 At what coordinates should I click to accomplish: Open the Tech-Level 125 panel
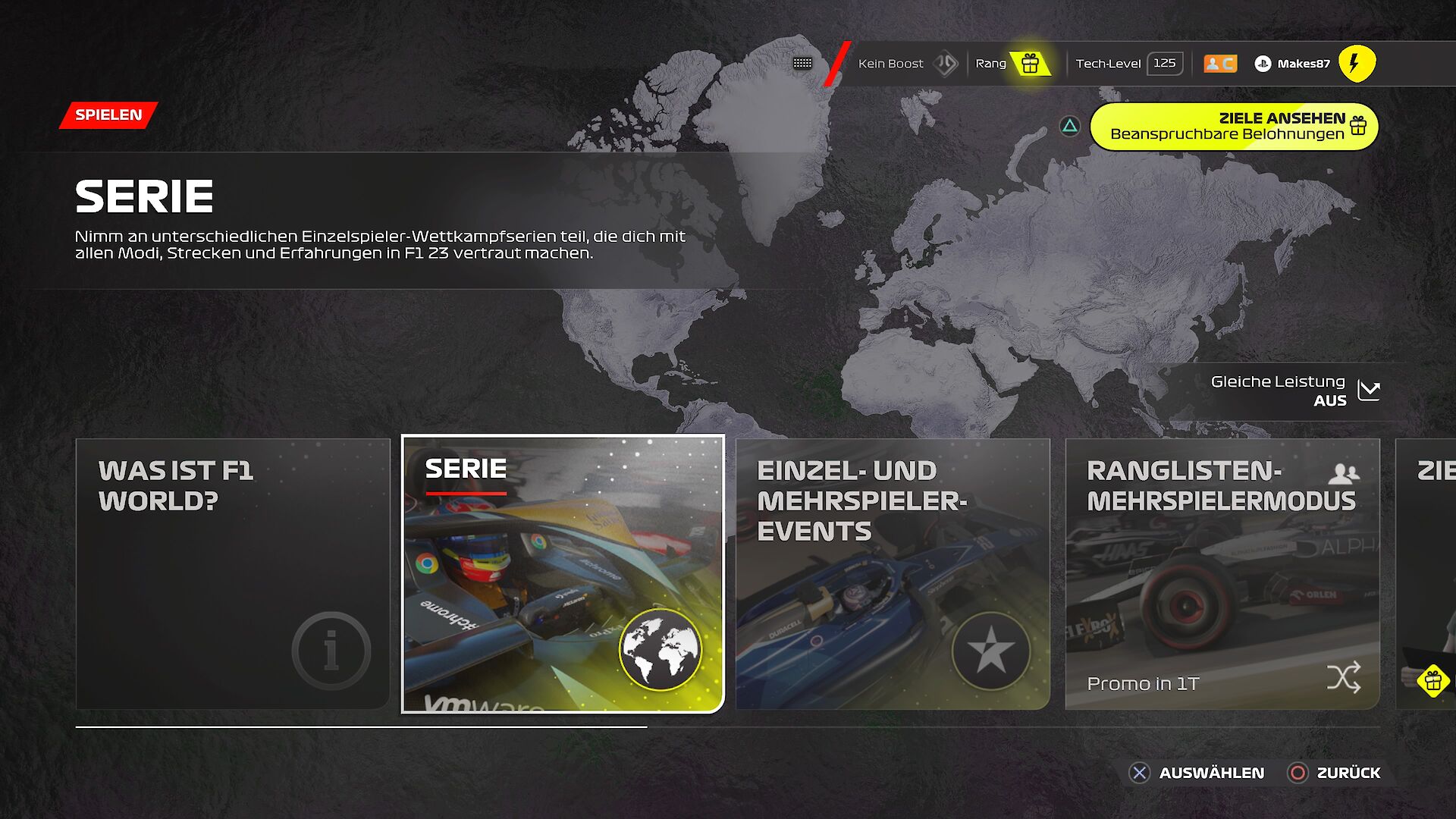[1128, 64]
